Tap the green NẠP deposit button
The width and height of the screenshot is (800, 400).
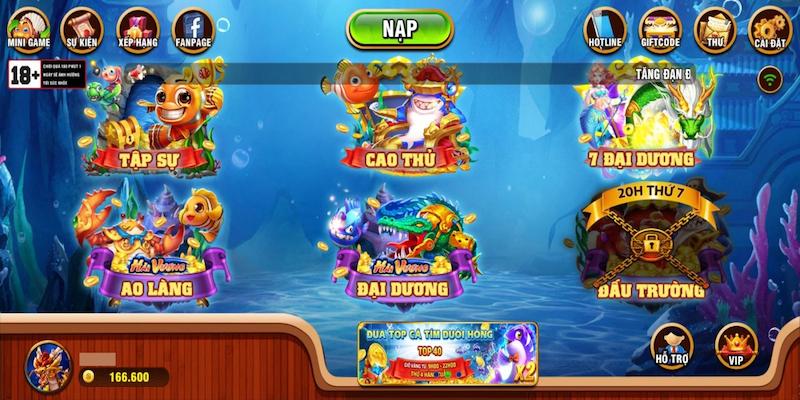(400, 28)
